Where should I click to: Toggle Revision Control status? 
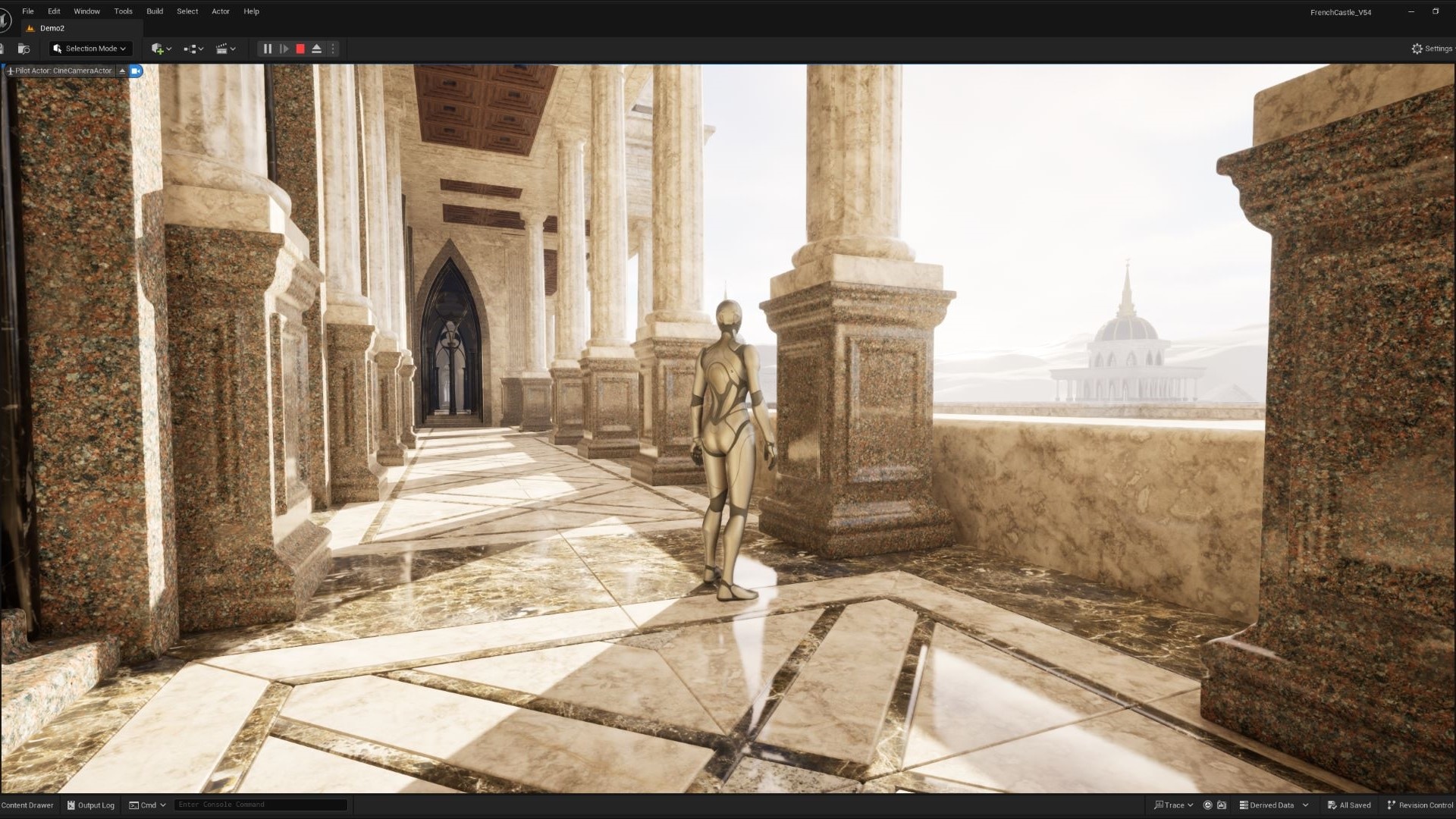pyautogui.click(x=1420, y=805)
